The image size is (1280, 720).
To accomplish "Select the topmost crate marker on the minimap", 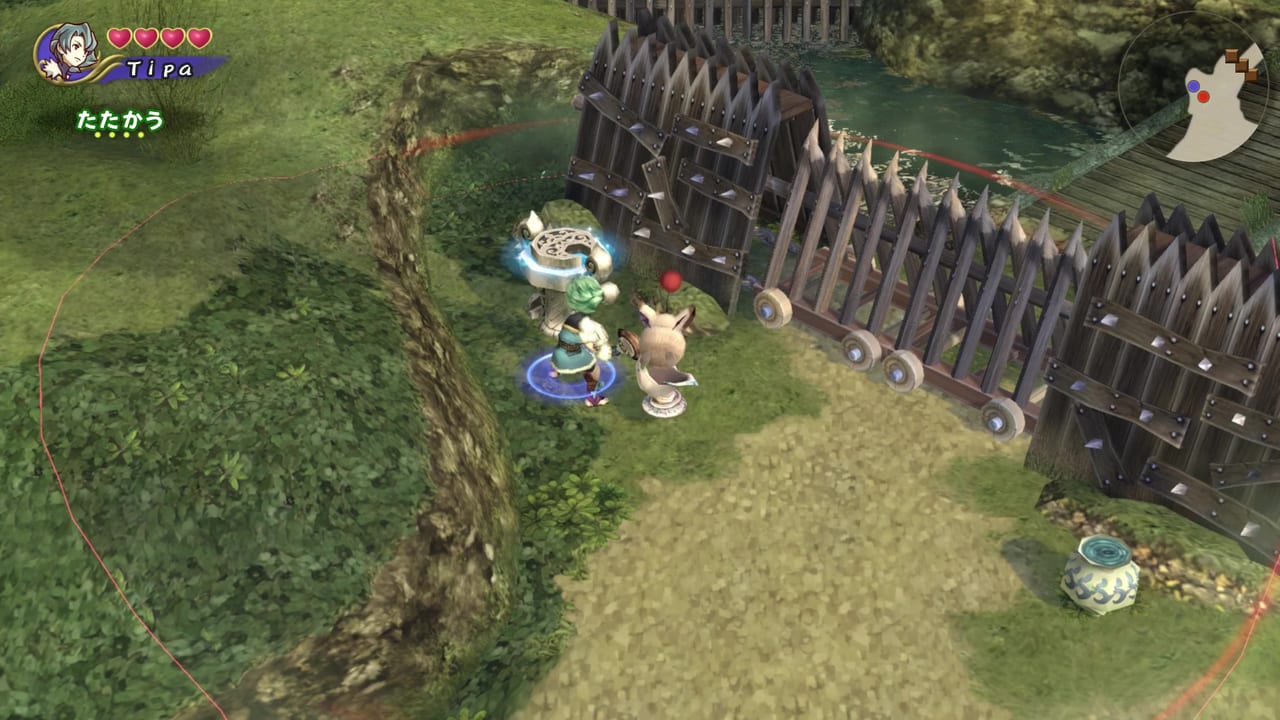I will pos(1231,56).
